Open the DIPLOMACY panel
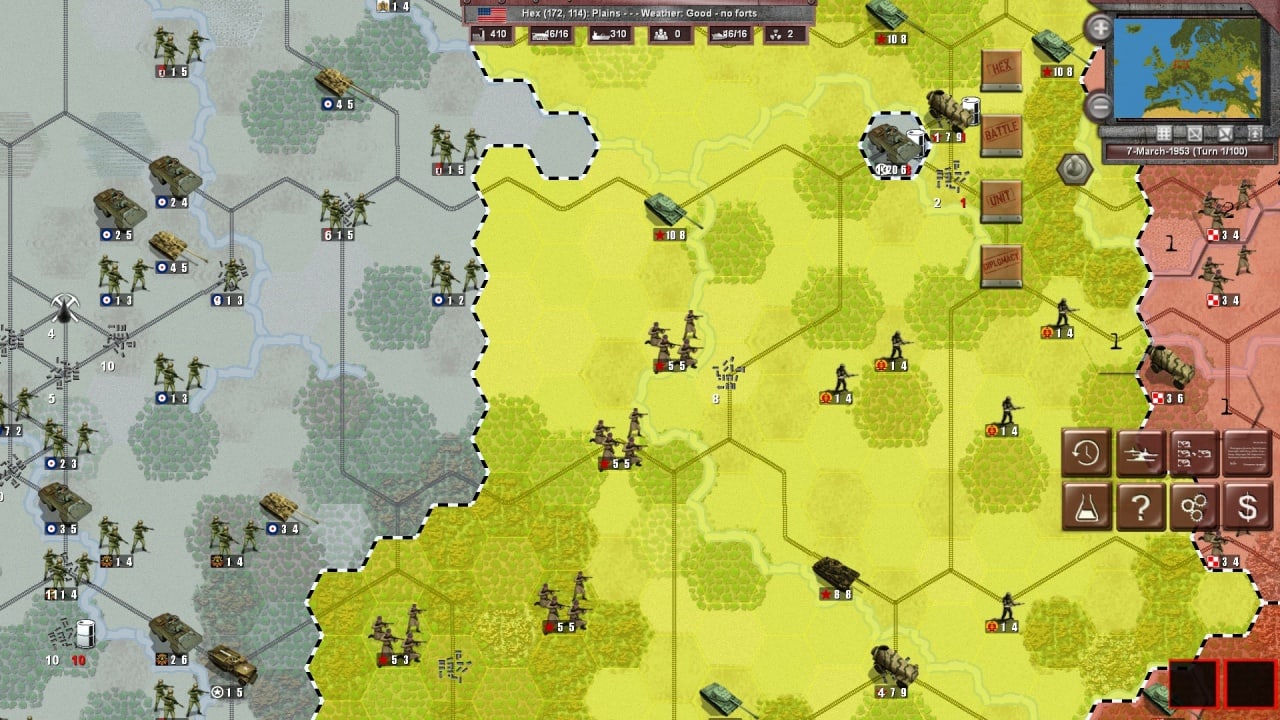The image size is (1280, 720). click(1001, 266)
